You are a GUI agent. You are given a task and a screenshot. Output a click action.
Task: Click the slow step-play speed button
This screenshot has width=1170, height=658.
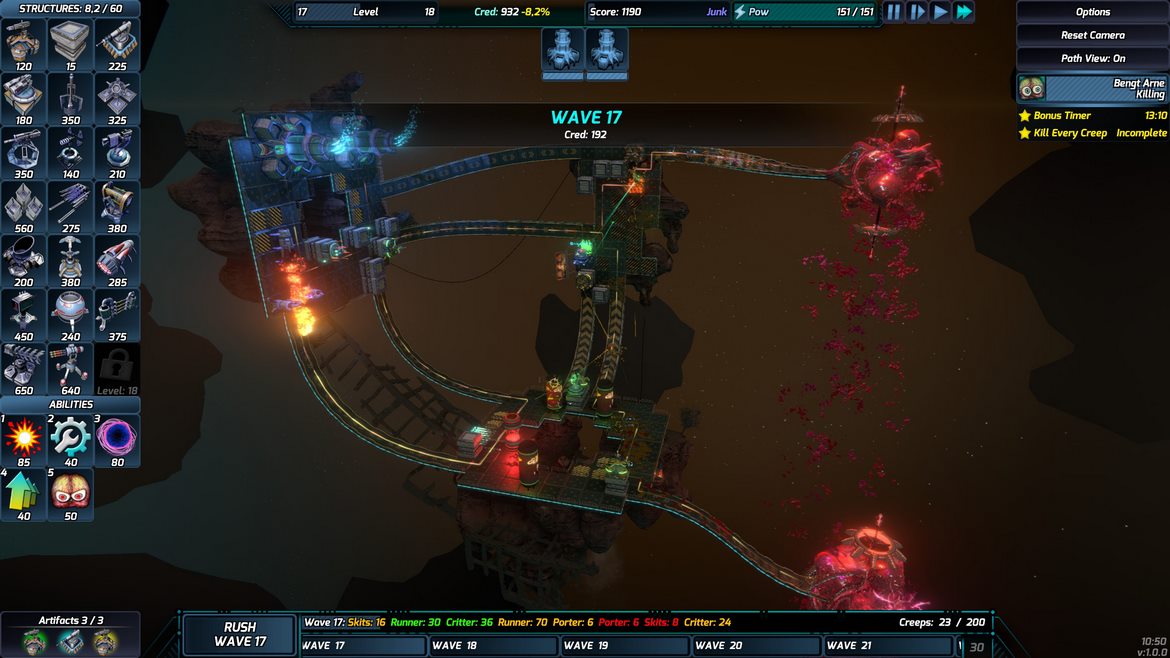(x=917, y=12)
